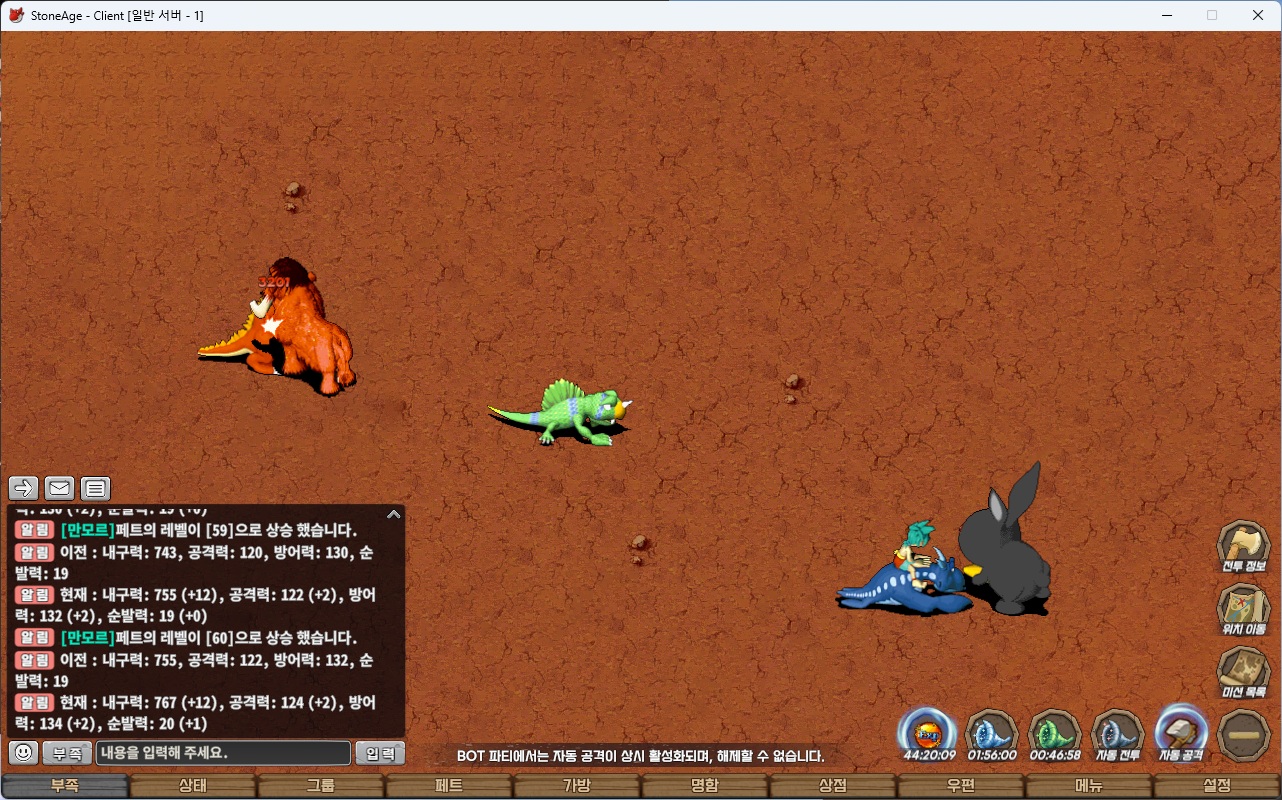Show the 미션 목록 scroll icon
This screenshot has width=1282, height=800.
click(1244, 672)
